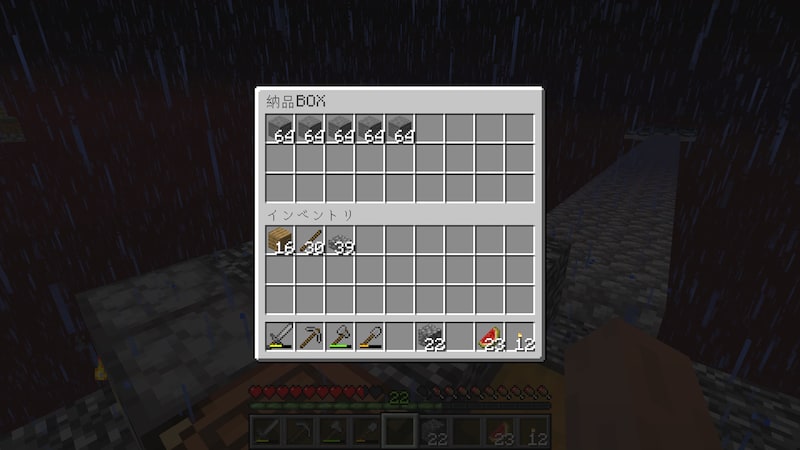Viewport: 800px width, 450px height.
Task: Select the sword in the inventory hotbar row
Action: (x=280, y=337)
